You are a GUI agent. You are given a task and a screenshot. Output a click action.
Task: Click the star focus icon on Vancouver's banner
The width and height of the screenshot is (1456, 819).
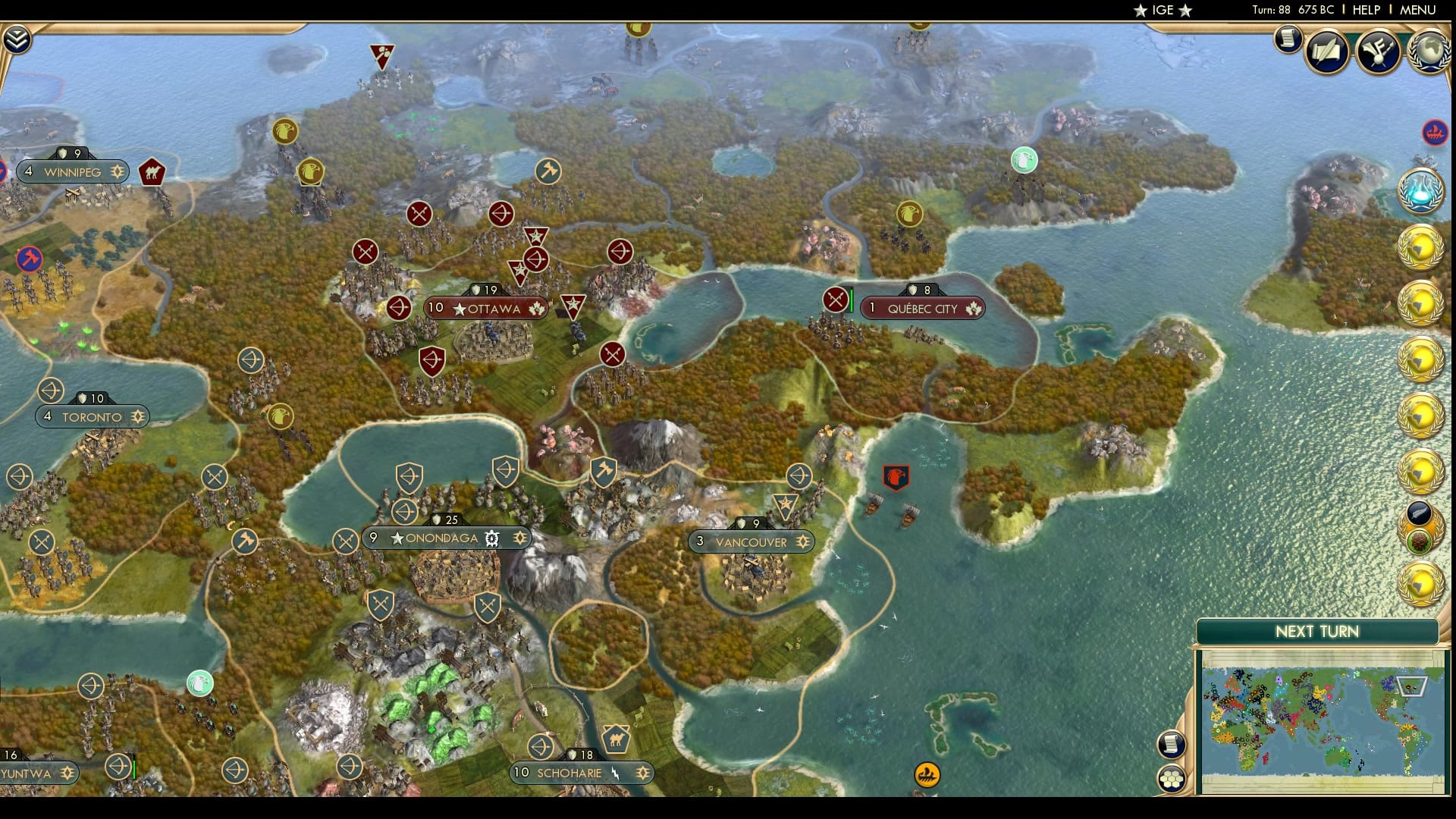click(x=802, y=542)
